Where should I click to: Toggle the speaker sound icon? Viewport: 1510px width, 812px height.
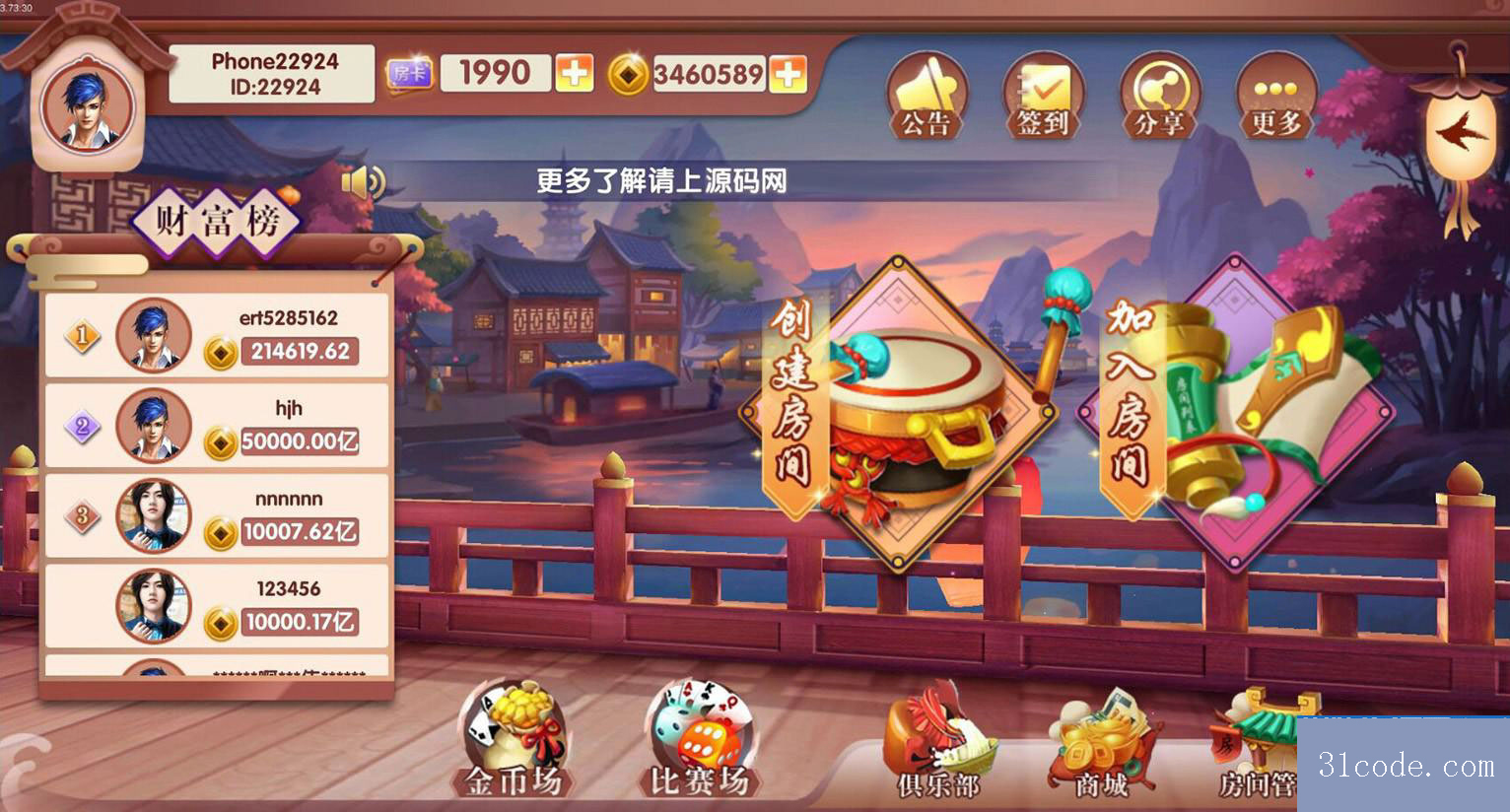(x=362, y=182)
